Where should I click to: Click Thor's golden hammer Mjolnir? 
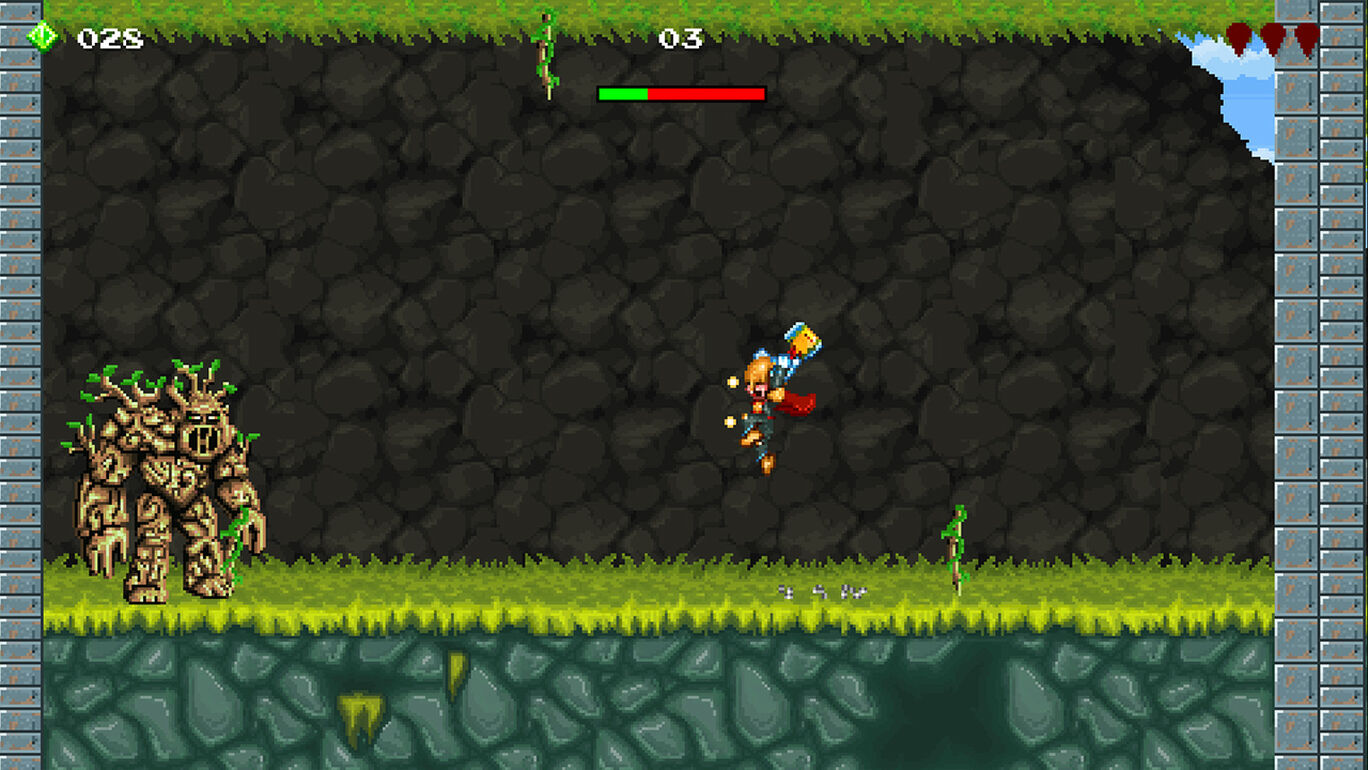[x=800, y=340]
